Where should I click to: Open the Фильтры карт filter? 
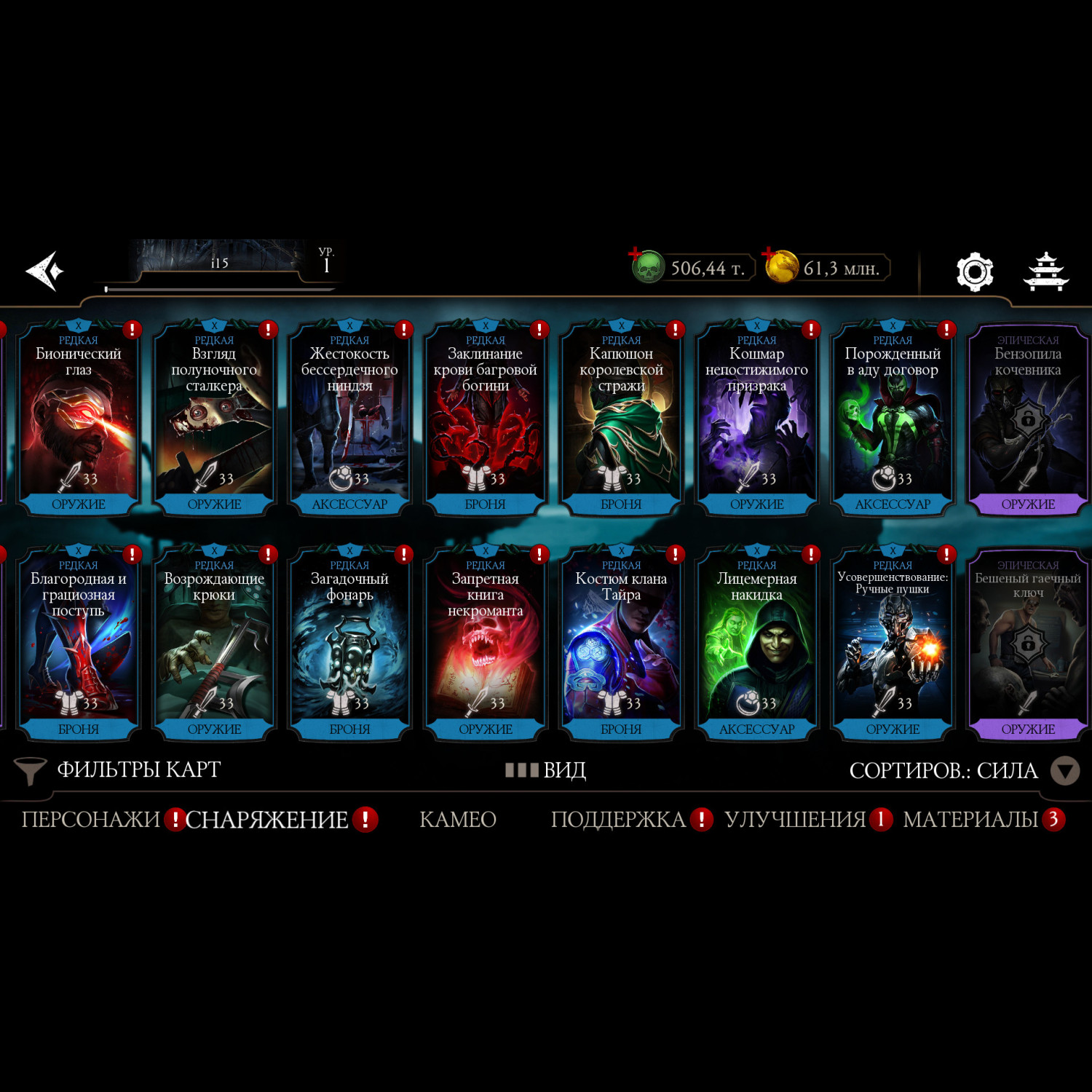[x=118, y=770]
